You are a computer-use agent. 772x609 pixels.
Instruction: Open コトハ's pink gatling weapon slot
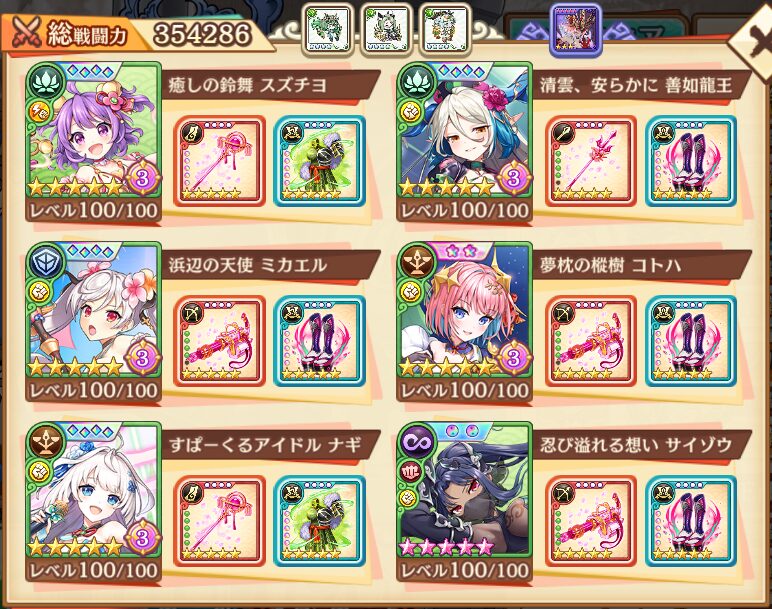[591, 340]
